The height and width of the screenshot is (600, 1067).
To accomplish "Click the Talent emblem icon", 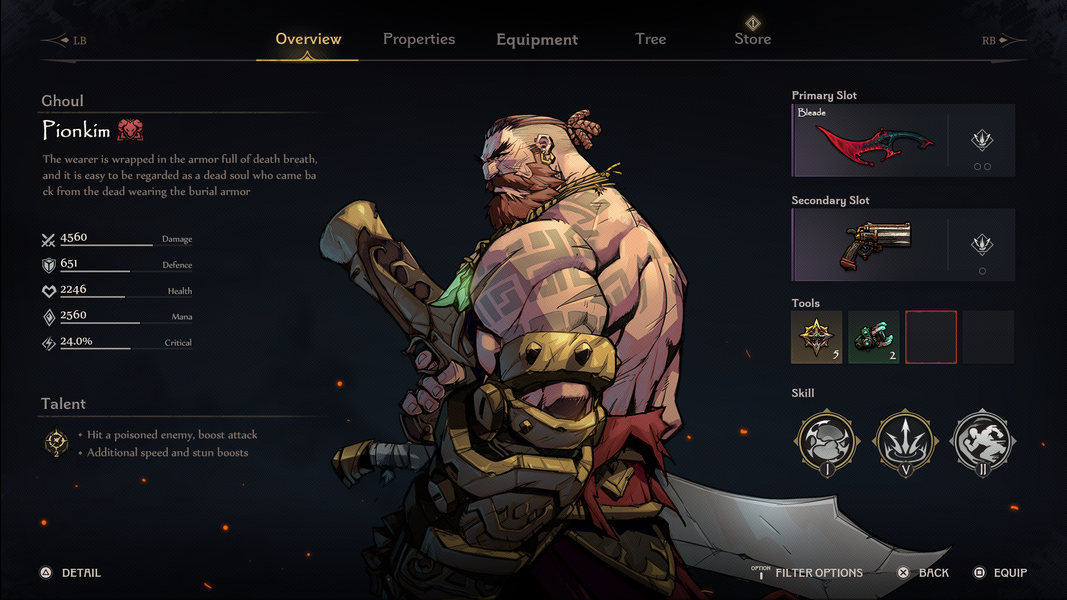I will point(57,443).
